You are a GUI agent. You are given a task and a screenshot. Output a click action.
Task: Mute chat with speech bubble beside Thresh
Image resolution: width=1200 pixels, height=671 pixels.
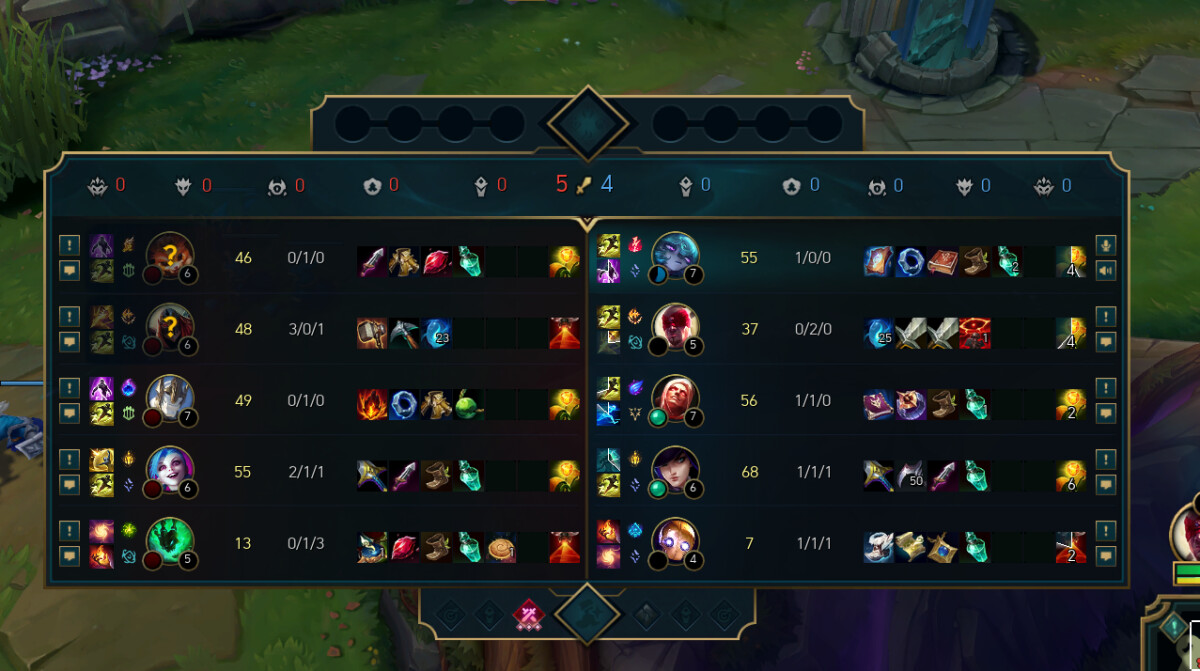click(x=69, y=555)
